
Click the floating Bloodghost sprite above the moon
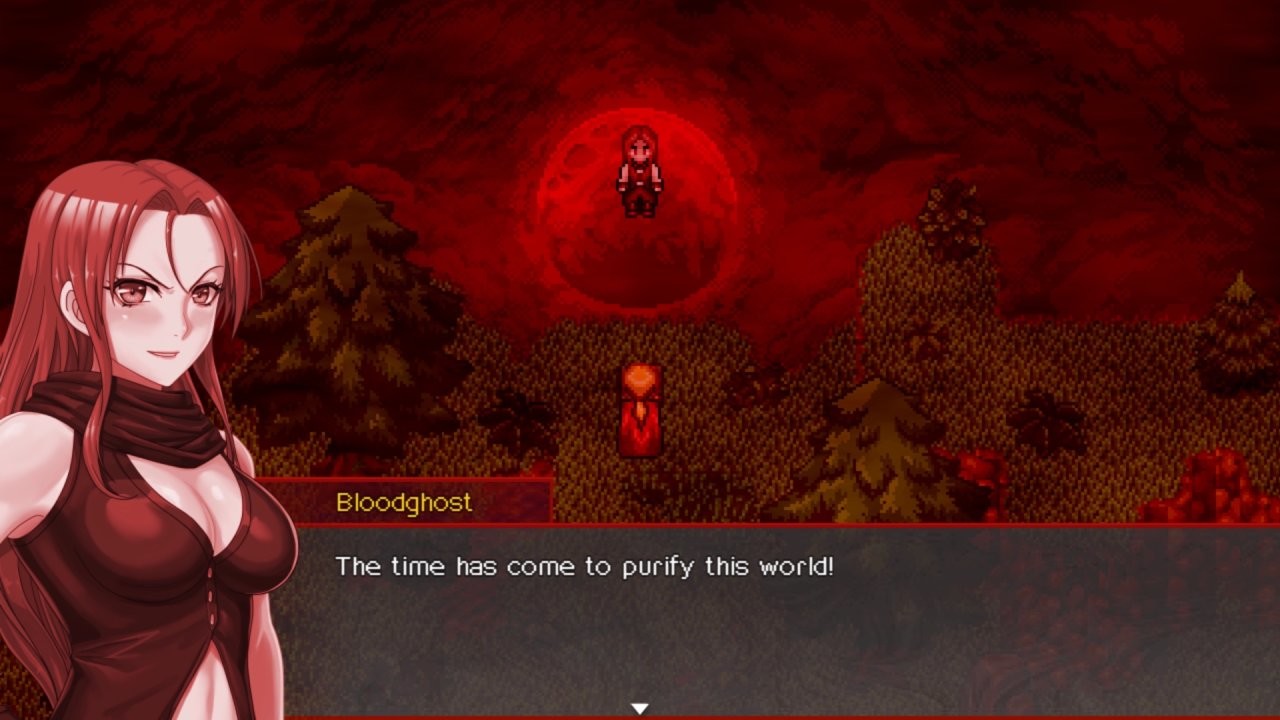click(x=639, y=172)
